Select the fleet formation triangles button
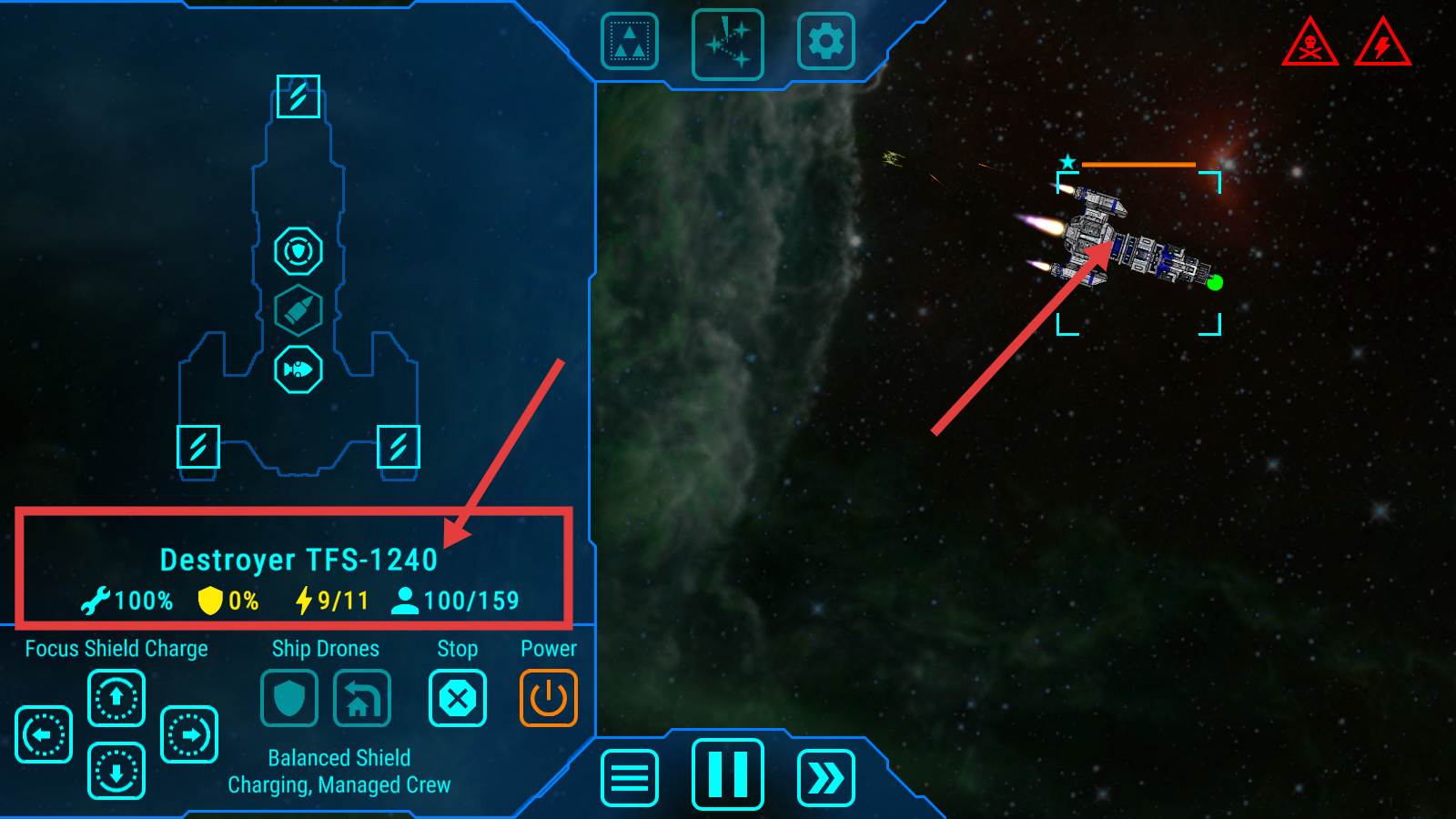 point(629,42)
